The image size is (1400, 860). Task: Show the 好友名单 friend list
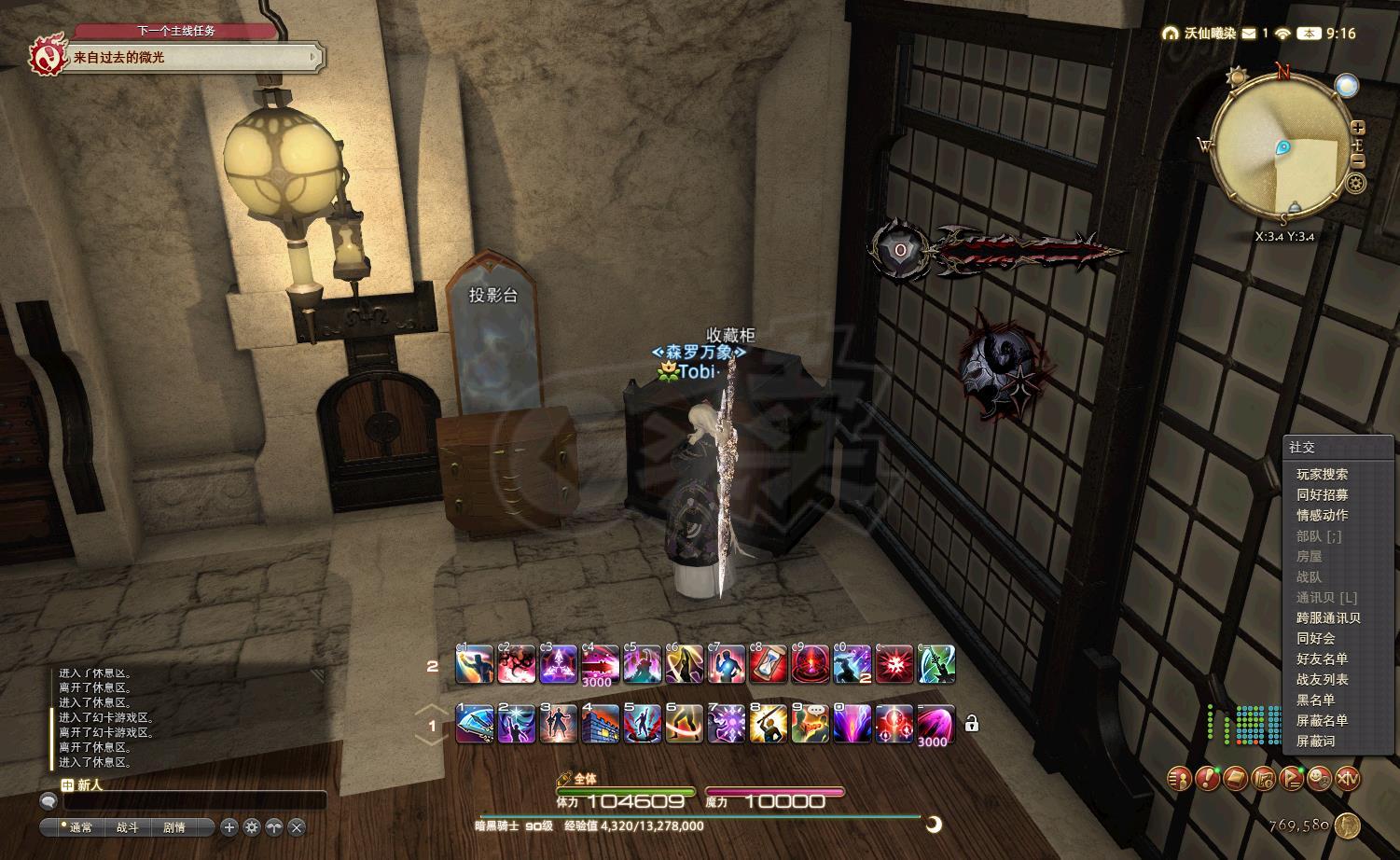click(x=1322, y=659)
